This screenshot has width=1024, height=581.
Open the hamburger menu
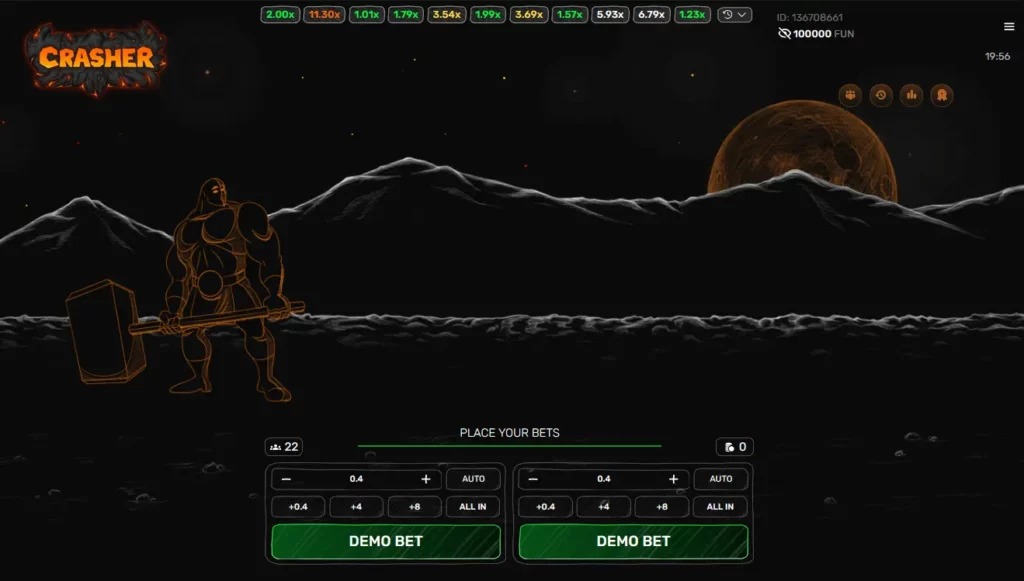pos(1009,27)
